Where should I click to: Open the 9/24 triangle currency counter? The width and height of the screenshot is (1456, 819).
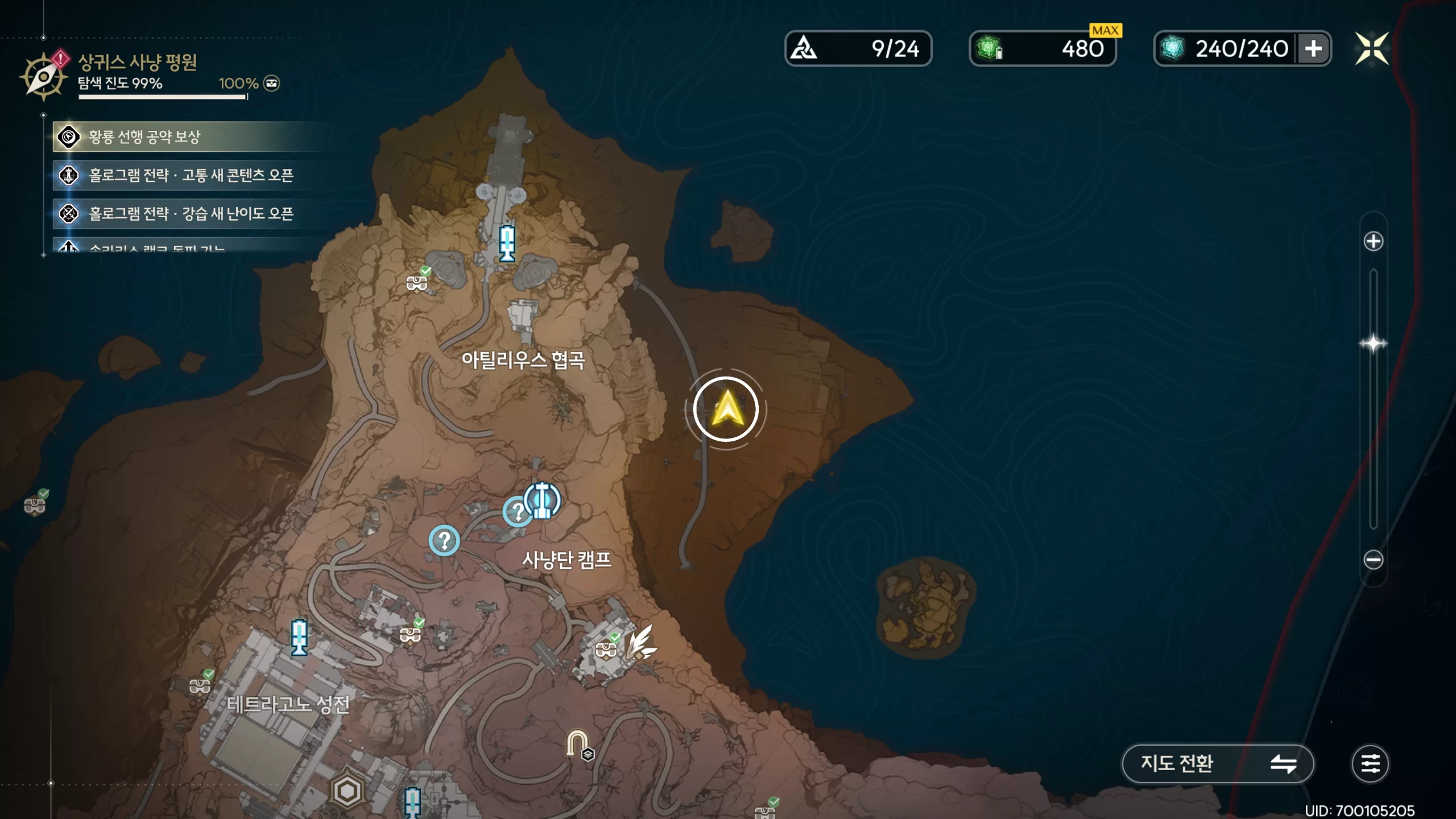click(x=858, y=49)
